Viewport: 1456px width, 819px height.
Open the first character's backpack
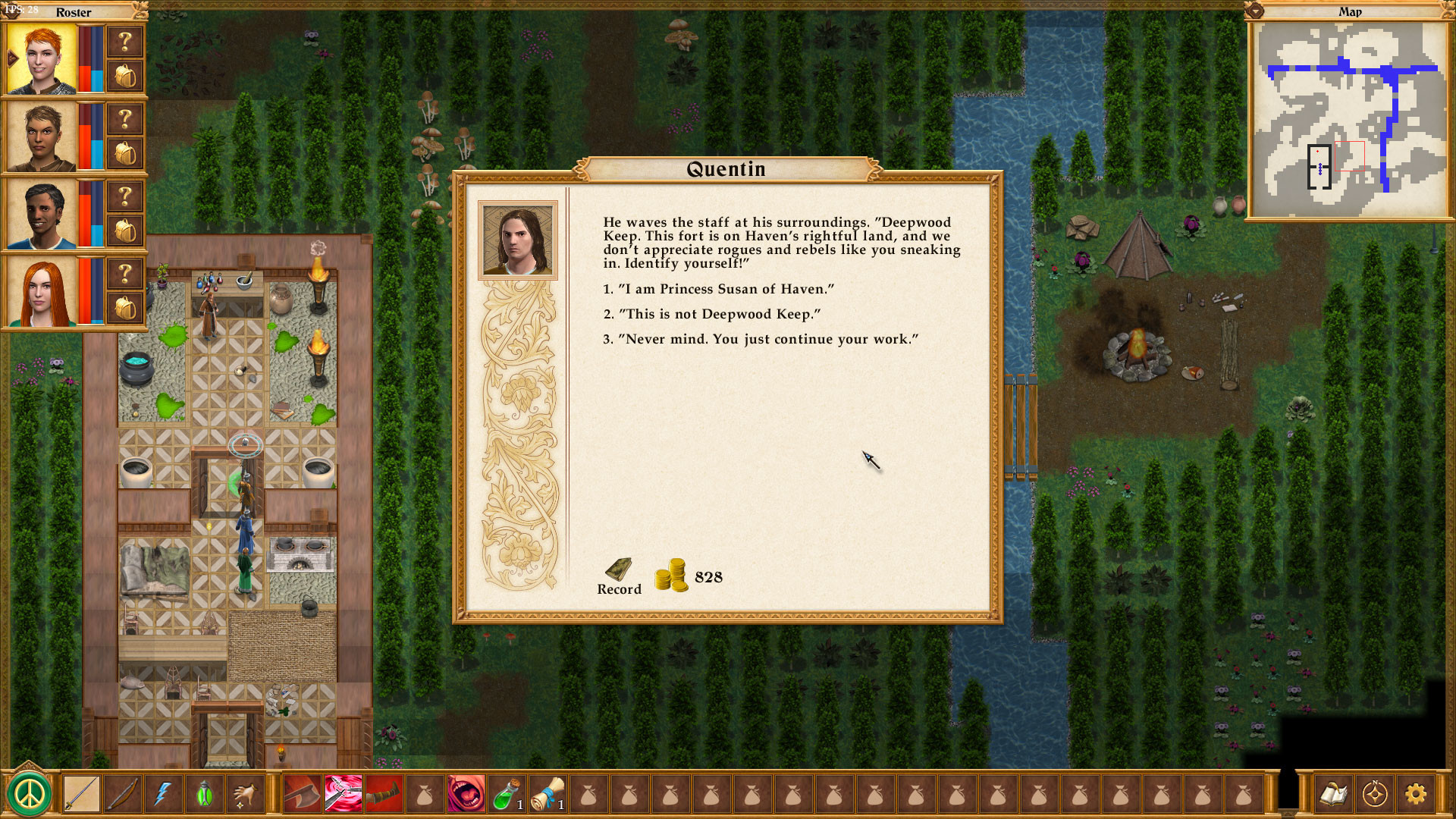124,74
